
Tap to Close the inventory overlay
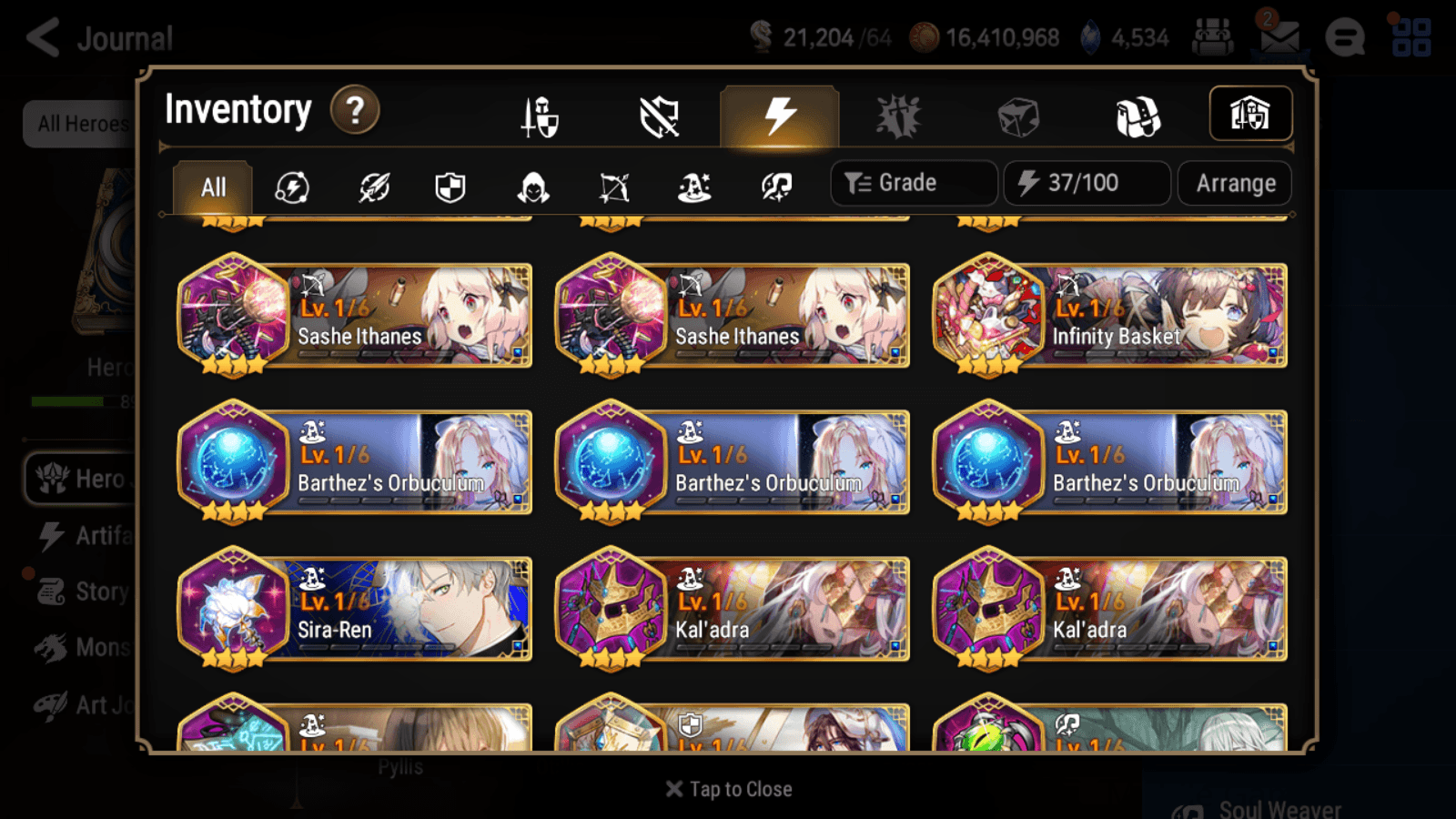pyautogui.click(x=728, y=788)
